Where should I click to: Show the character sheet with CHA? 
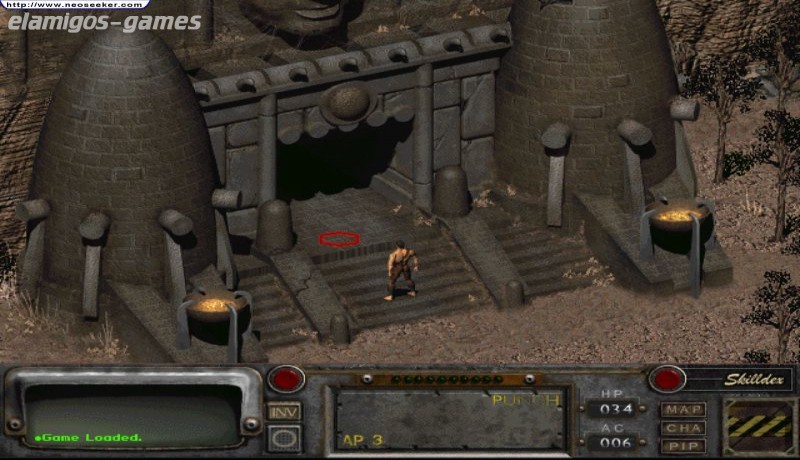pos(683,428)
